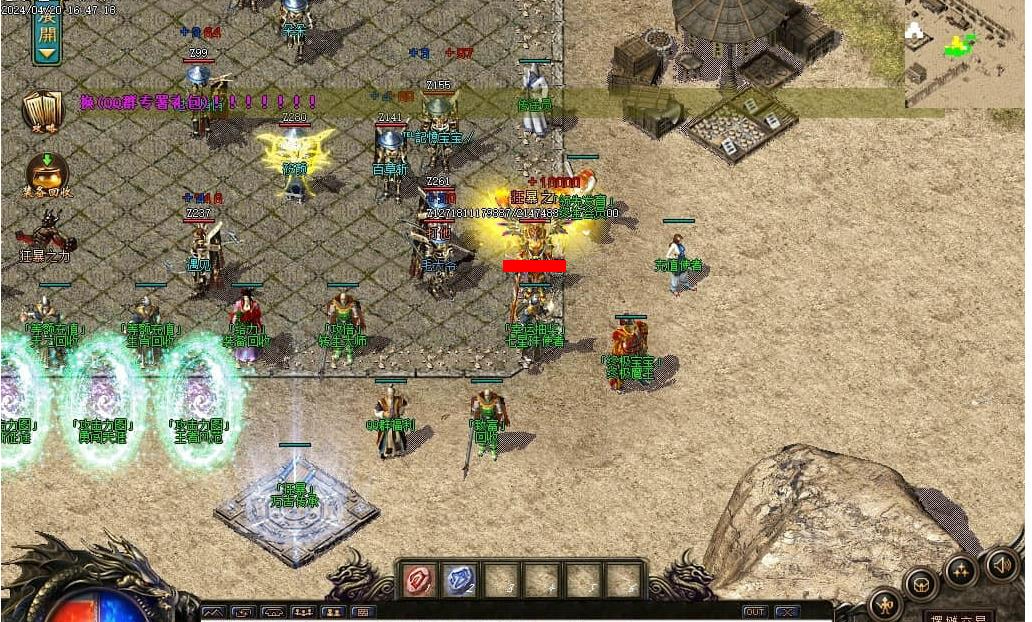Select the 狂暴之力 demon icon
1032x622 pixels.
pos(46,233)
